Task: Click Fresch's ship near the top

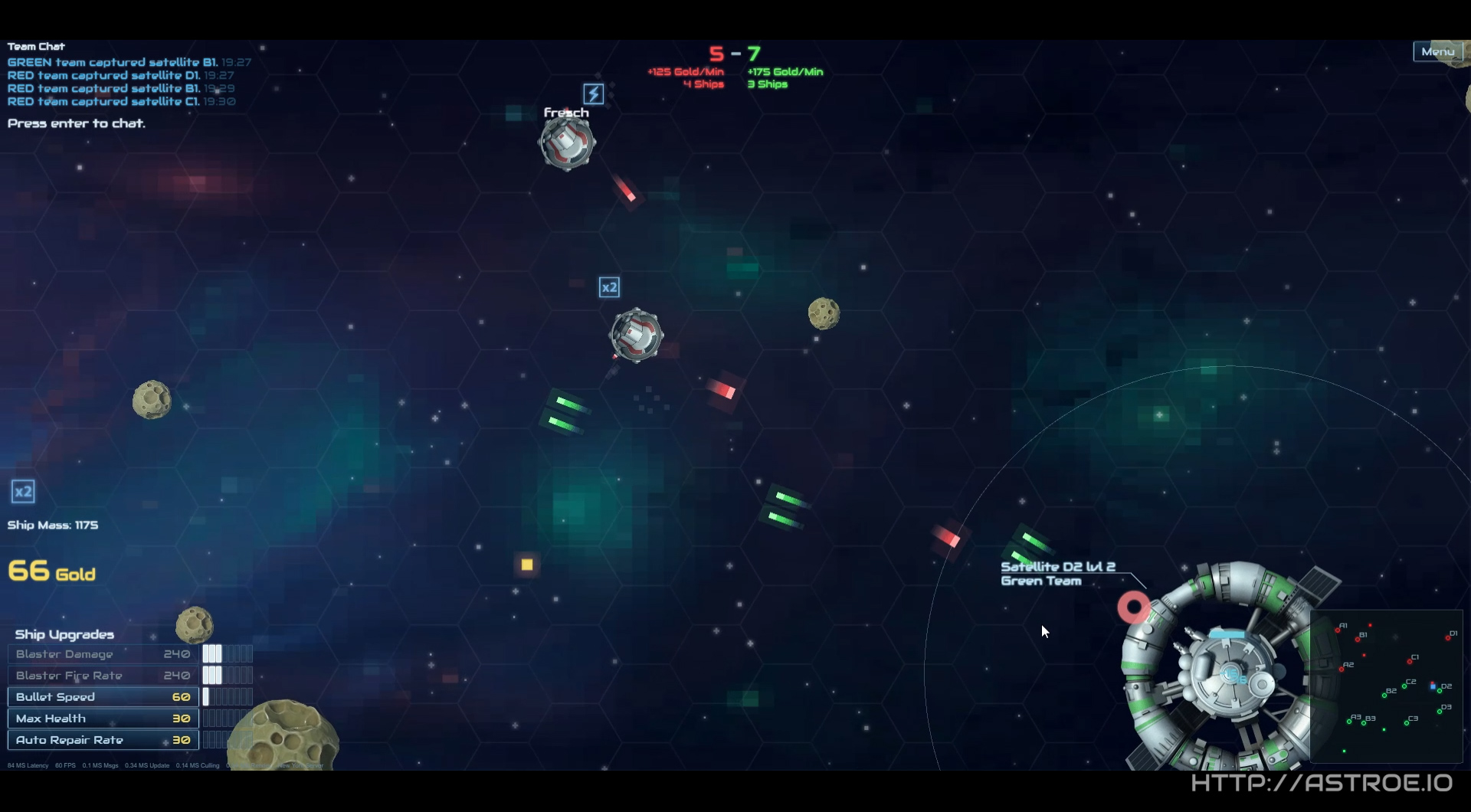Action: 565,145
